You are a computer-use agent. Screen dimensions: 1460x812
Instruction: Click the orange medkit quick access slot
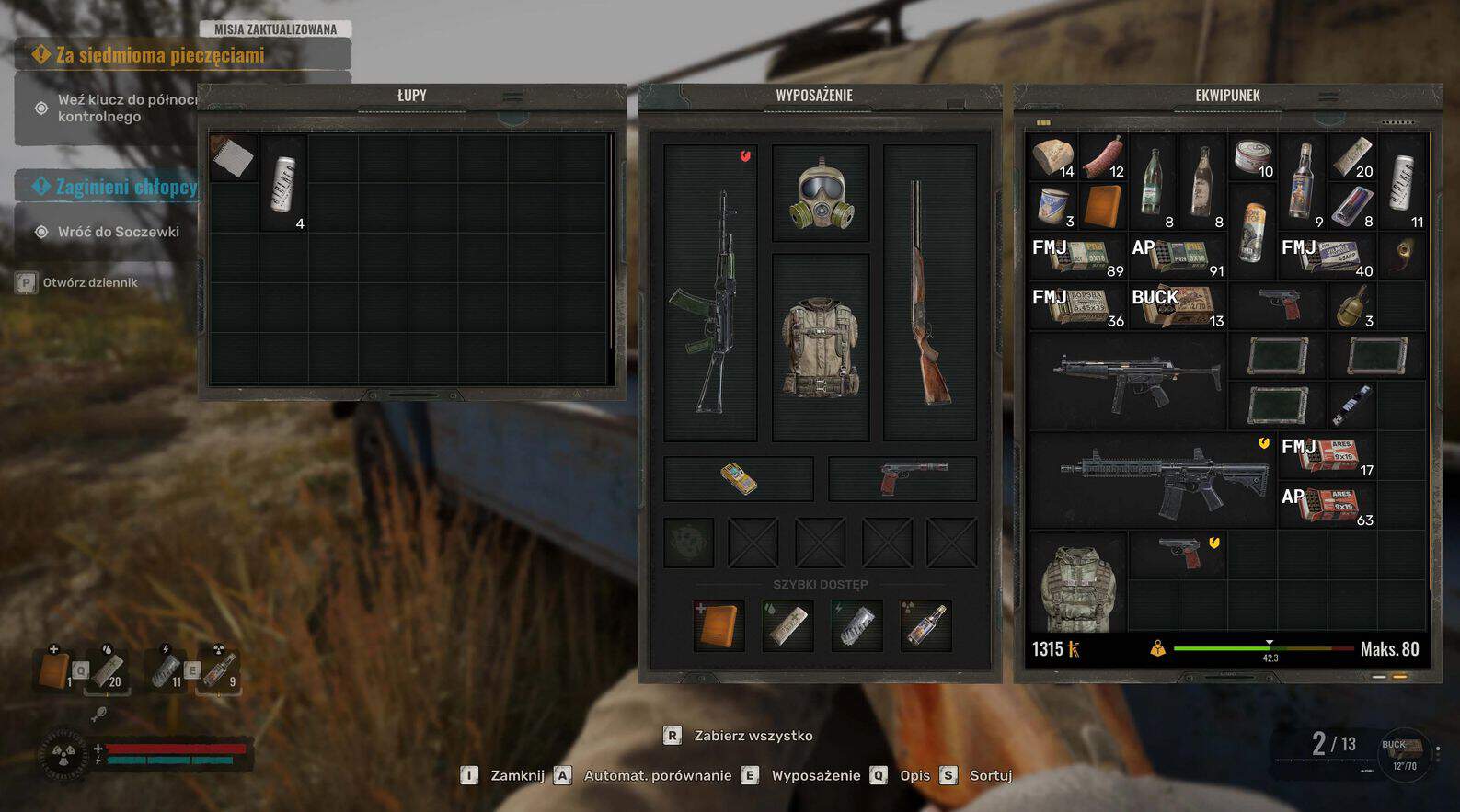pos(719,626)
